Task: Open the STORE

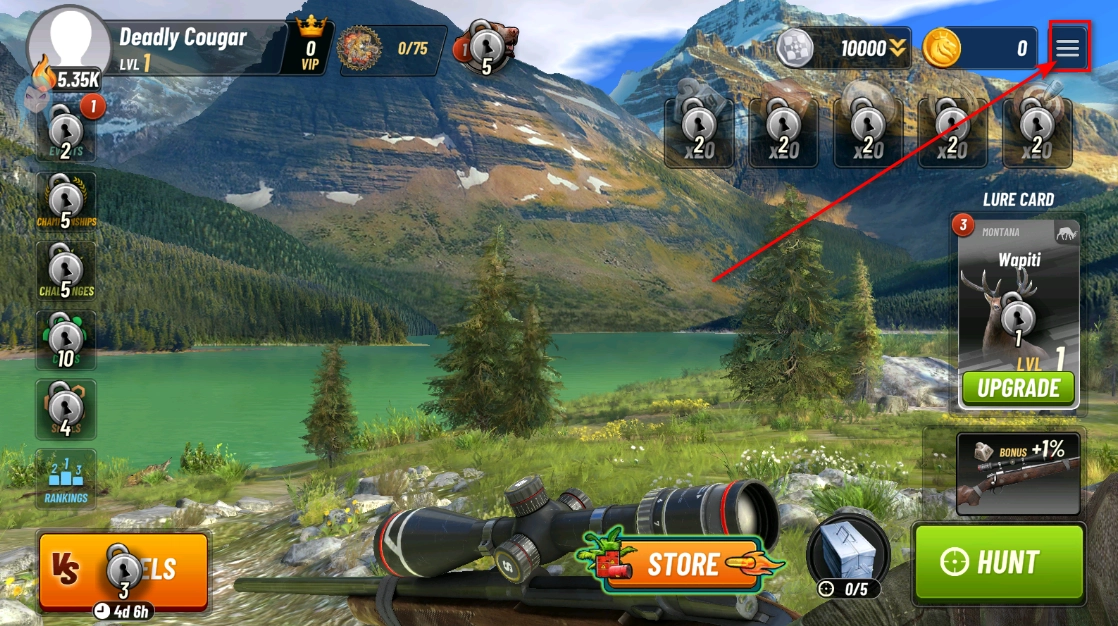Action: pos(682,564)
